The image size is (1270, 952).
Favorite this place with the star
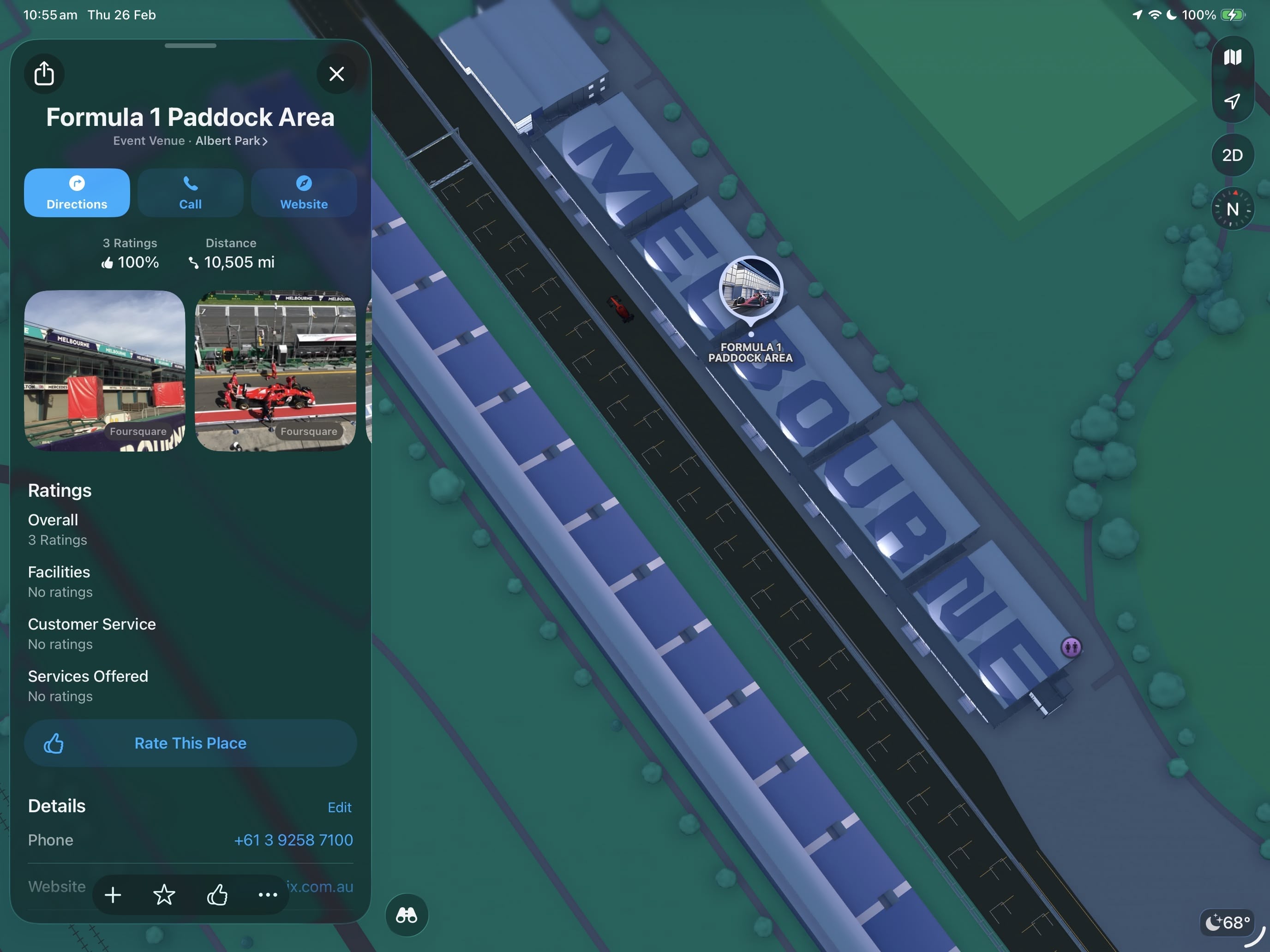(164, 895)
